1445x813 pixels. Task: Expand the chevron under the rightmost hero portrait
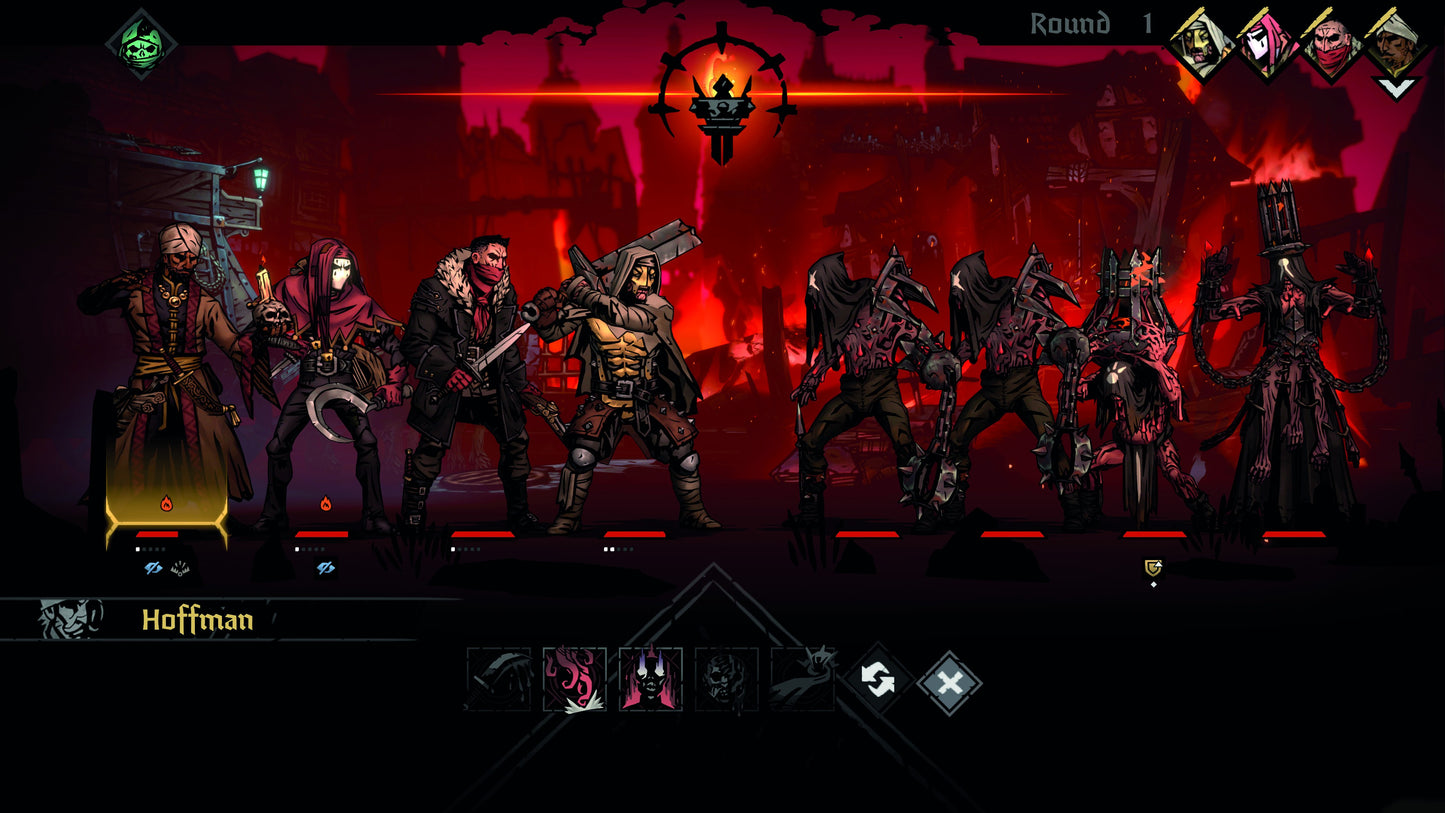1396,87
